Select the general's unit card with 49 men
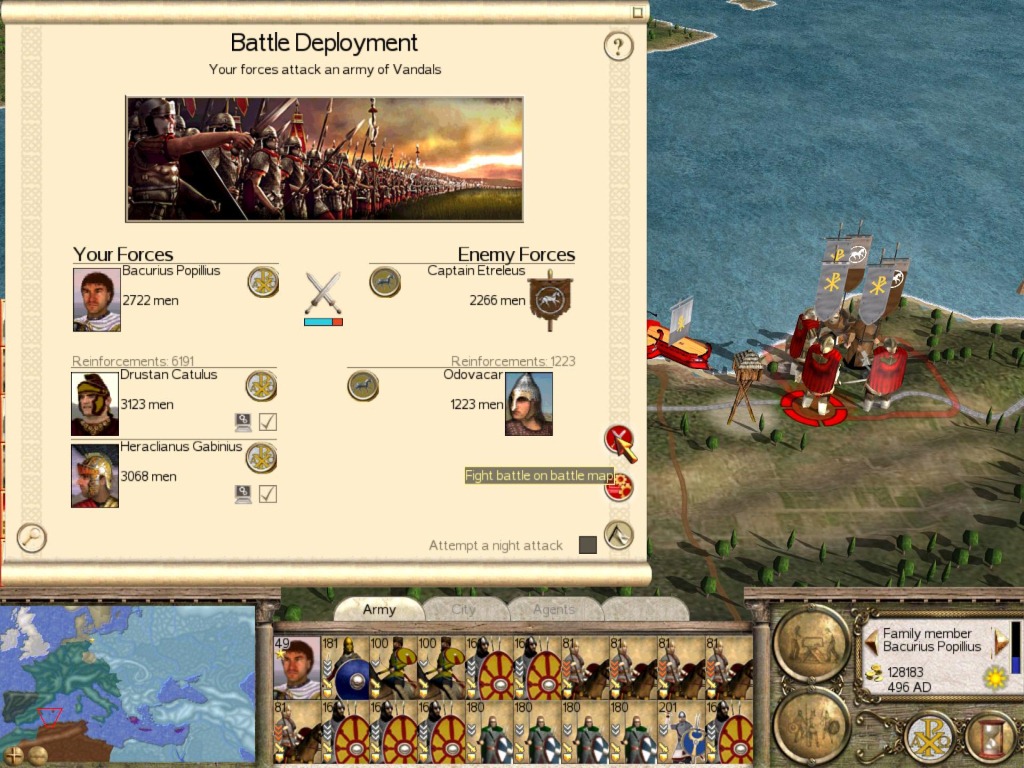Screen dimensions: 1024x768 coord(297,667)
